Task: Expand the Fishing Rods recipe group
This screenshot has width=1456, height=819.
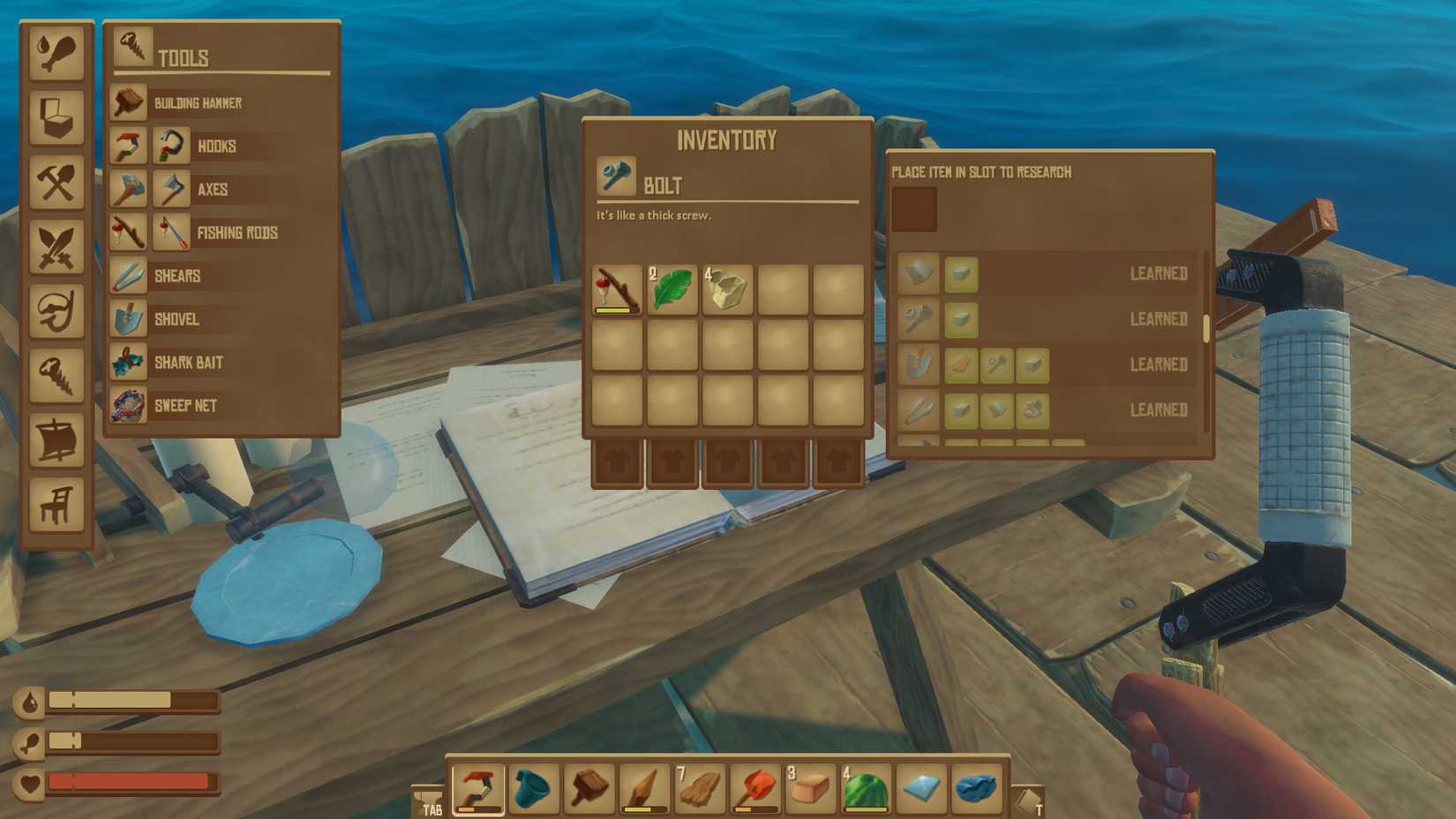Action: click(x=236, y=232)
